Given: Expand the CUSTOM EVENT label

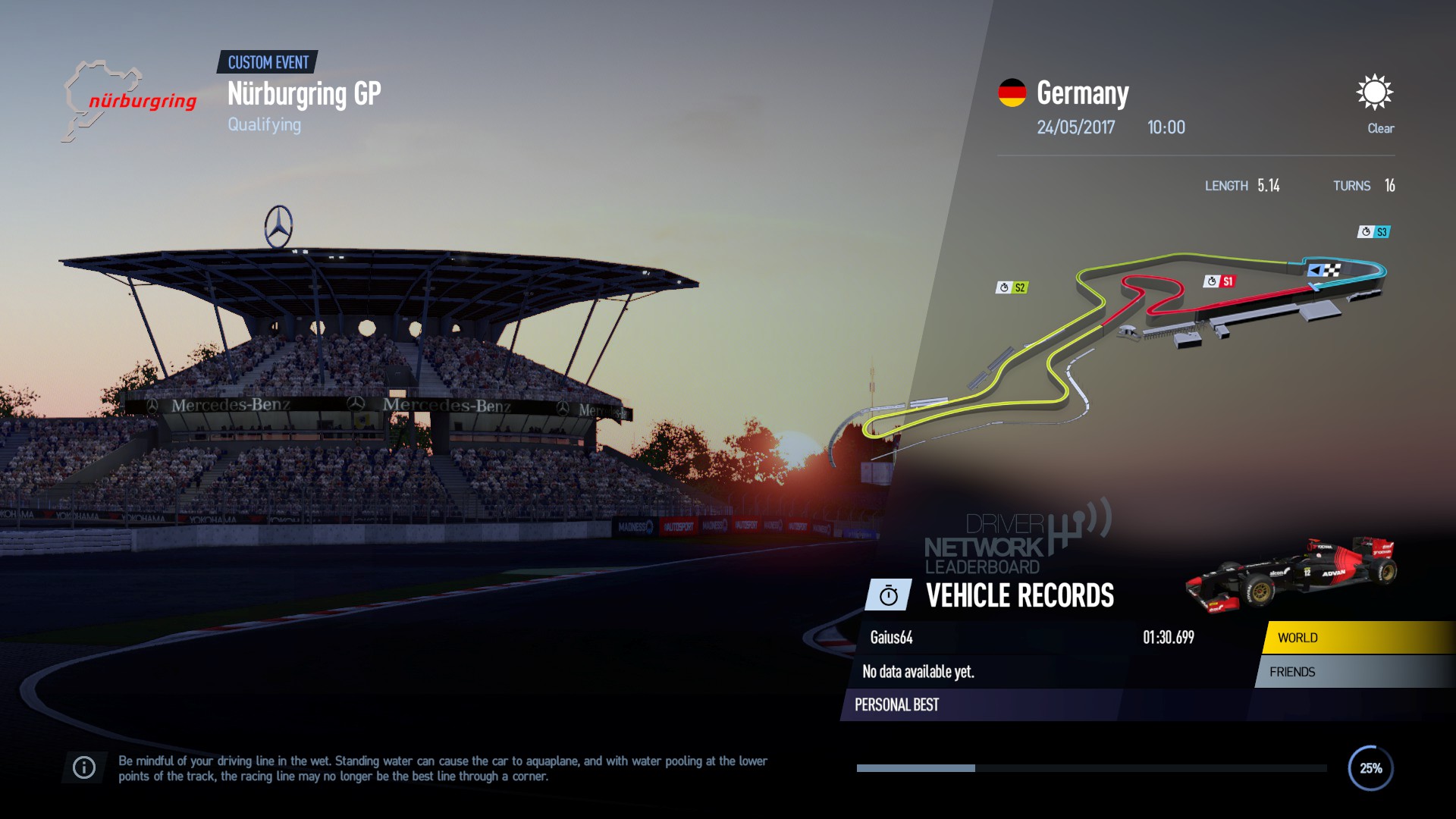Looking at the screenshot, I should [268, 63].
